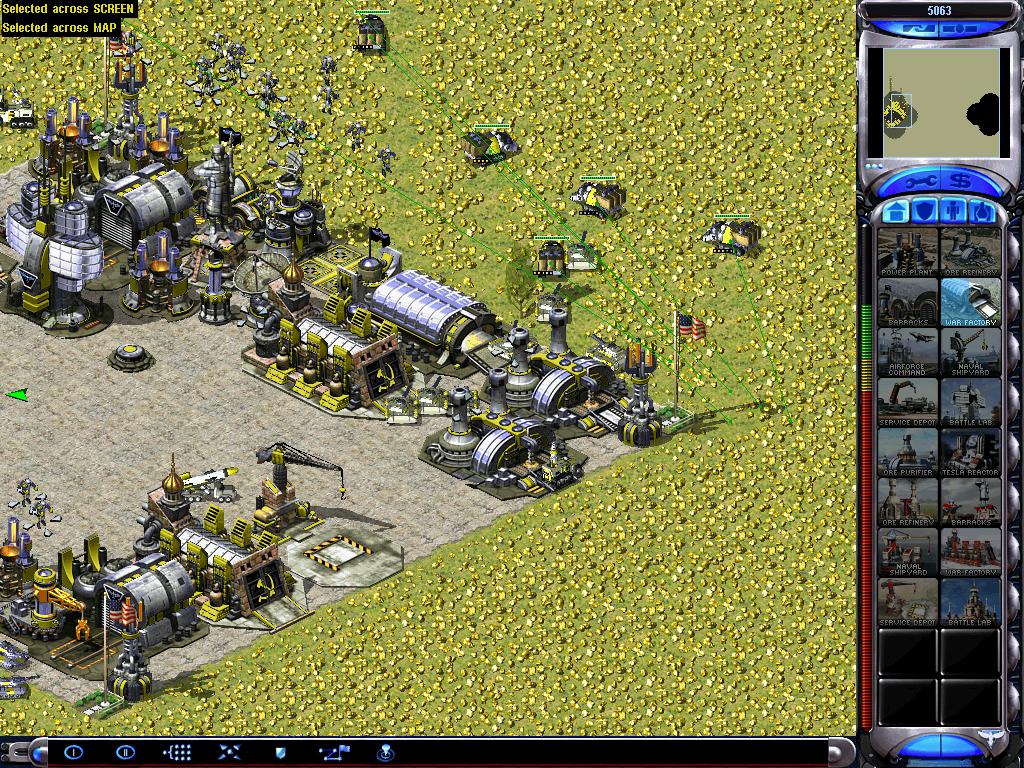Trigger the deploy arrows command button
Screen dimensions: 1024x768
[x=229, y=752]
